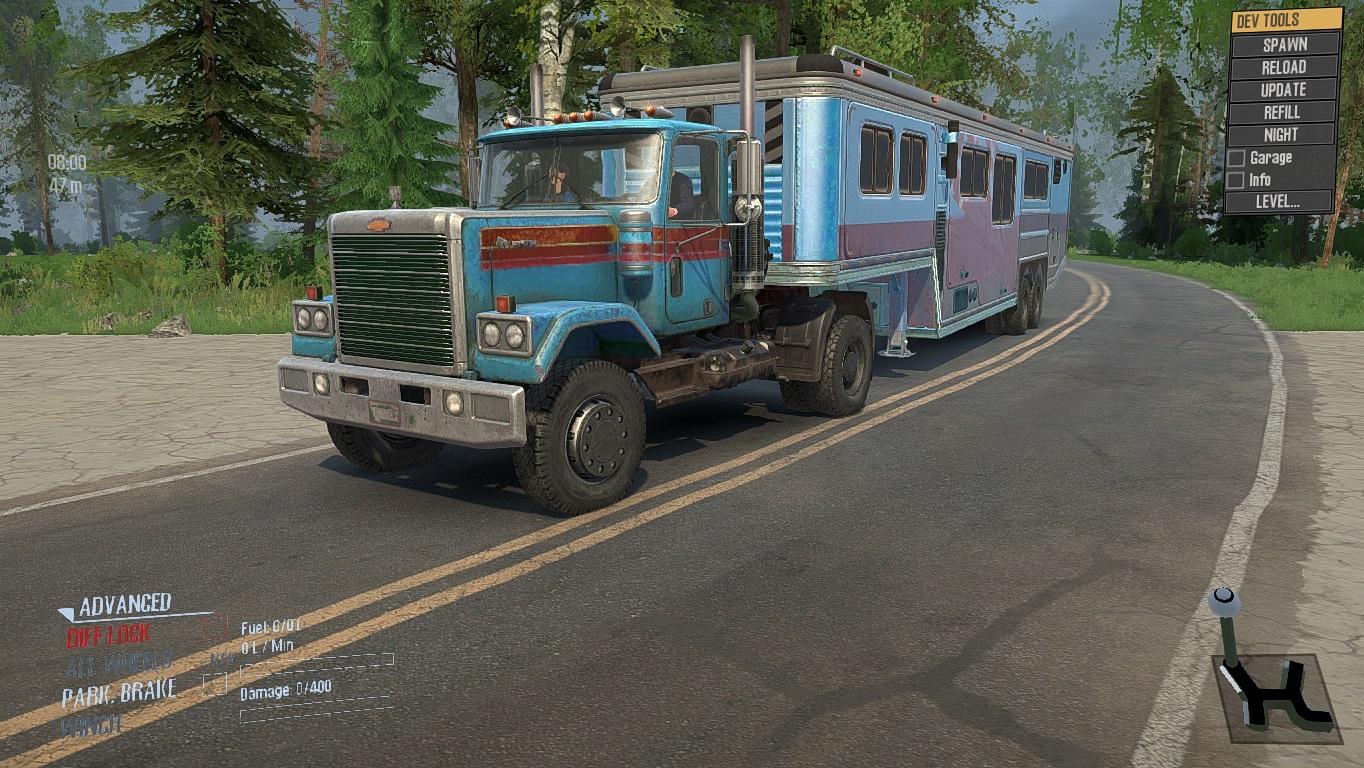Reload using the RELOAD button

coord(1284,67)
